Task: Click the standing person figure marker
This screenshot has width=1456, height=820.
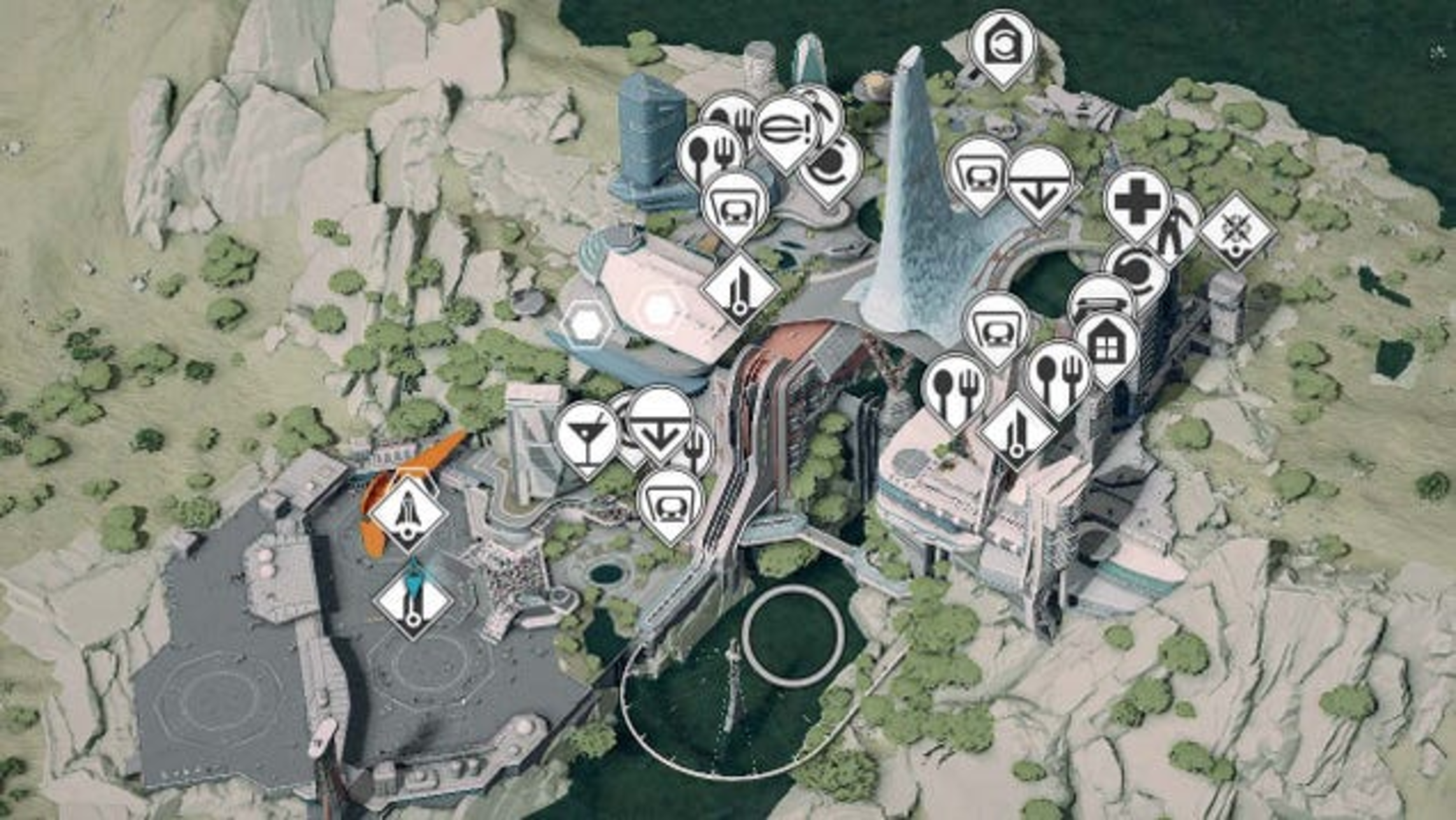Action: [x=1176, y=231]
